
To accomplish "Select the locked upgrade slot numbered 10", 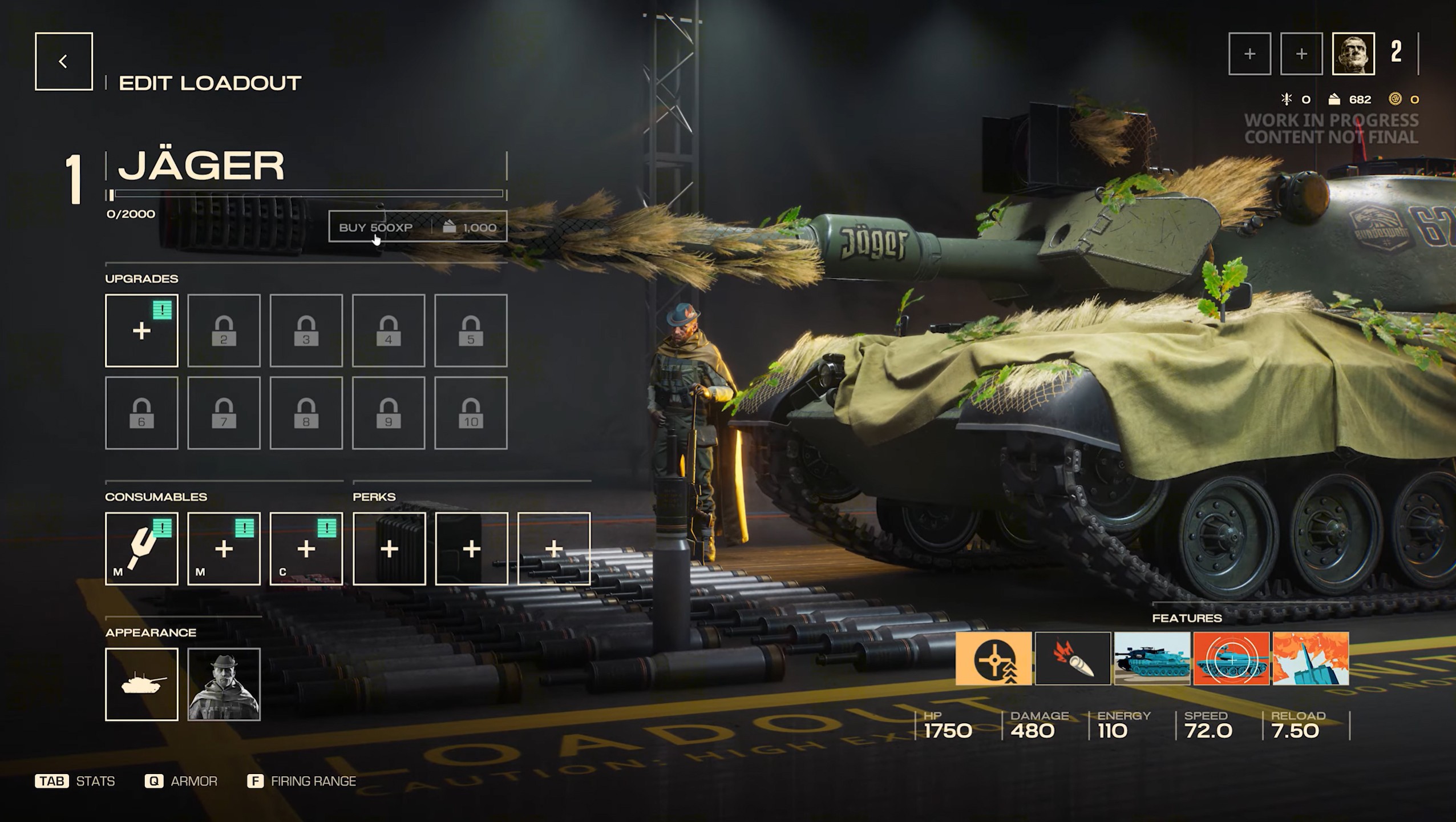I will [x=471, y=413].
